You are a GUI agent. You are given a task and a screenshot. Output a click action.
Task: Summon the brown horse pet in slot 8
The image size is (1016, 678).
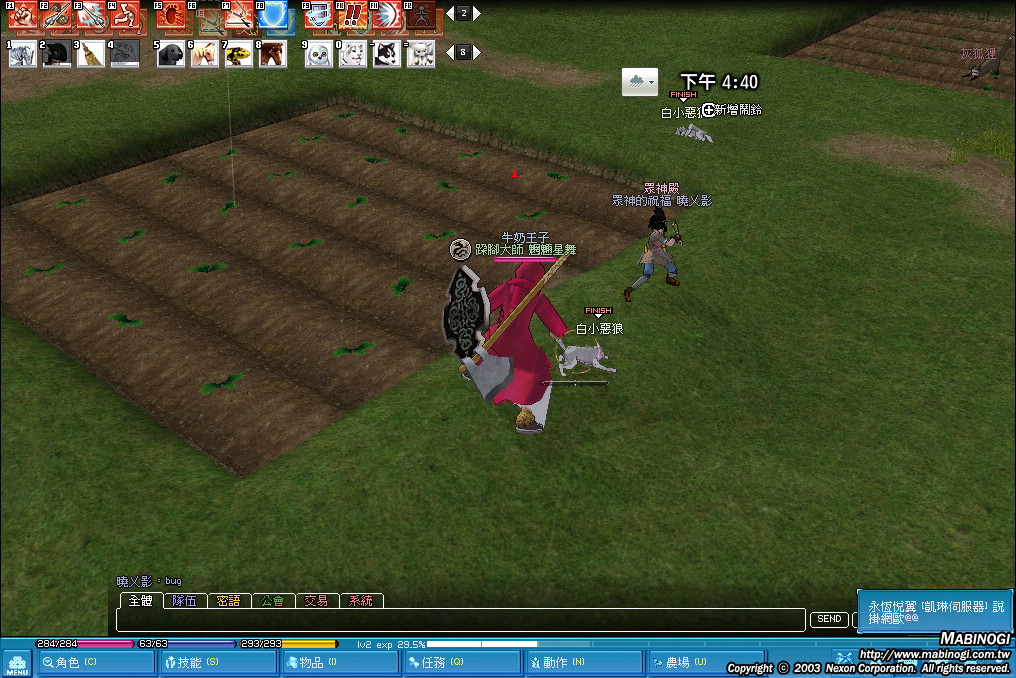(273, 54)
